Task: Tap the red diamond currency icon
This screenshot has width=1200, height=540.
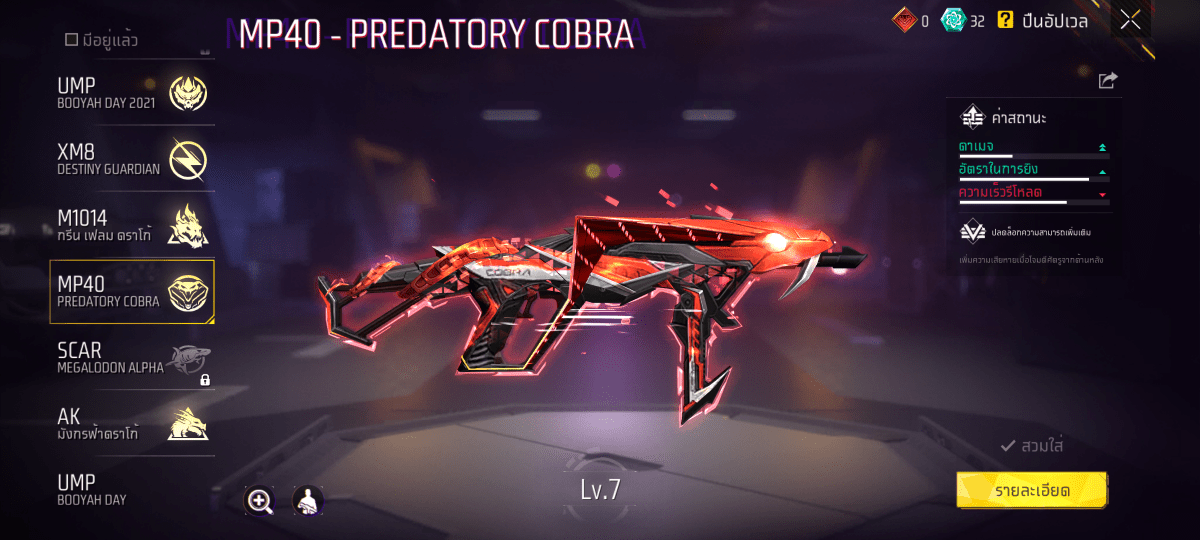Action: click(x=904, y=20)
